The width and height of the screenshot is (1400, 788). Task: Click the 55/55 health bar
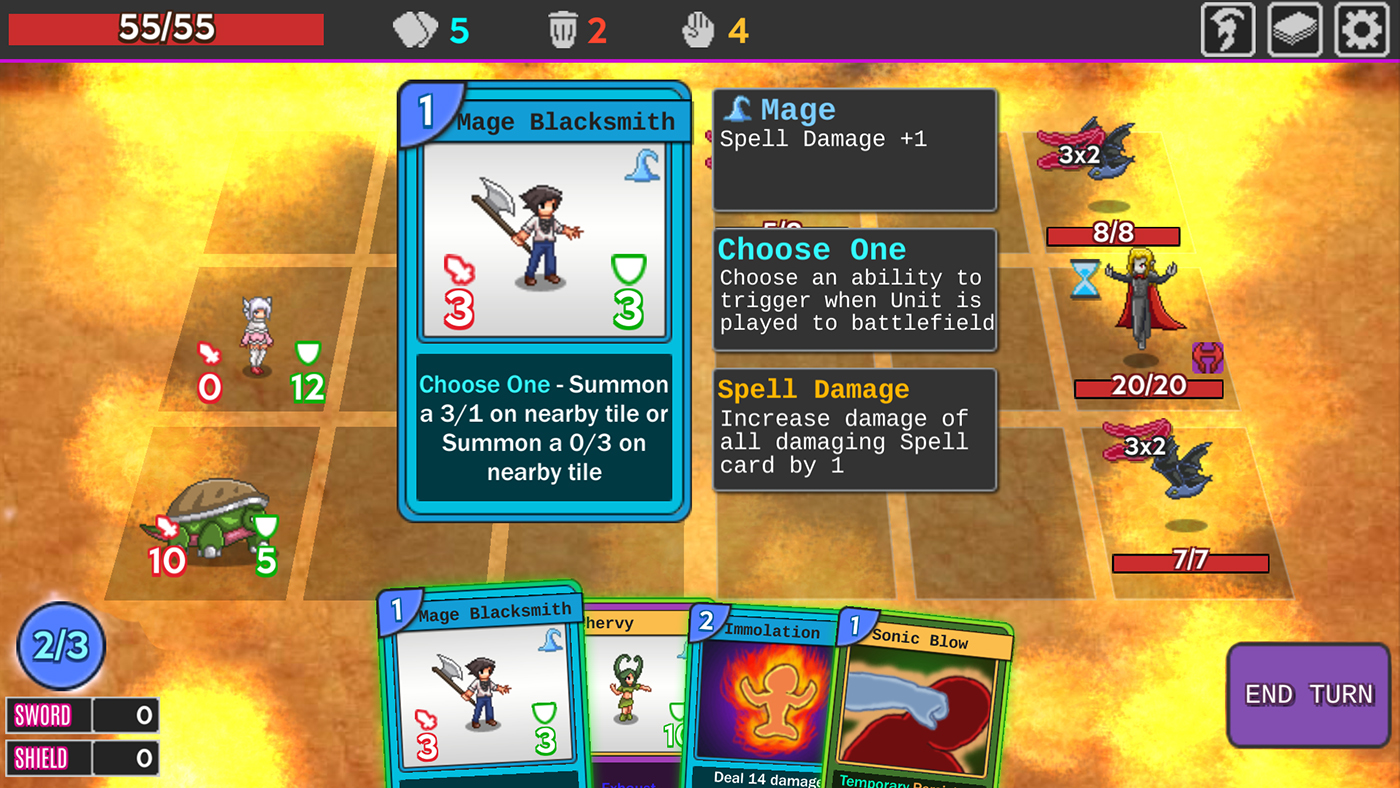pos(165,29)
